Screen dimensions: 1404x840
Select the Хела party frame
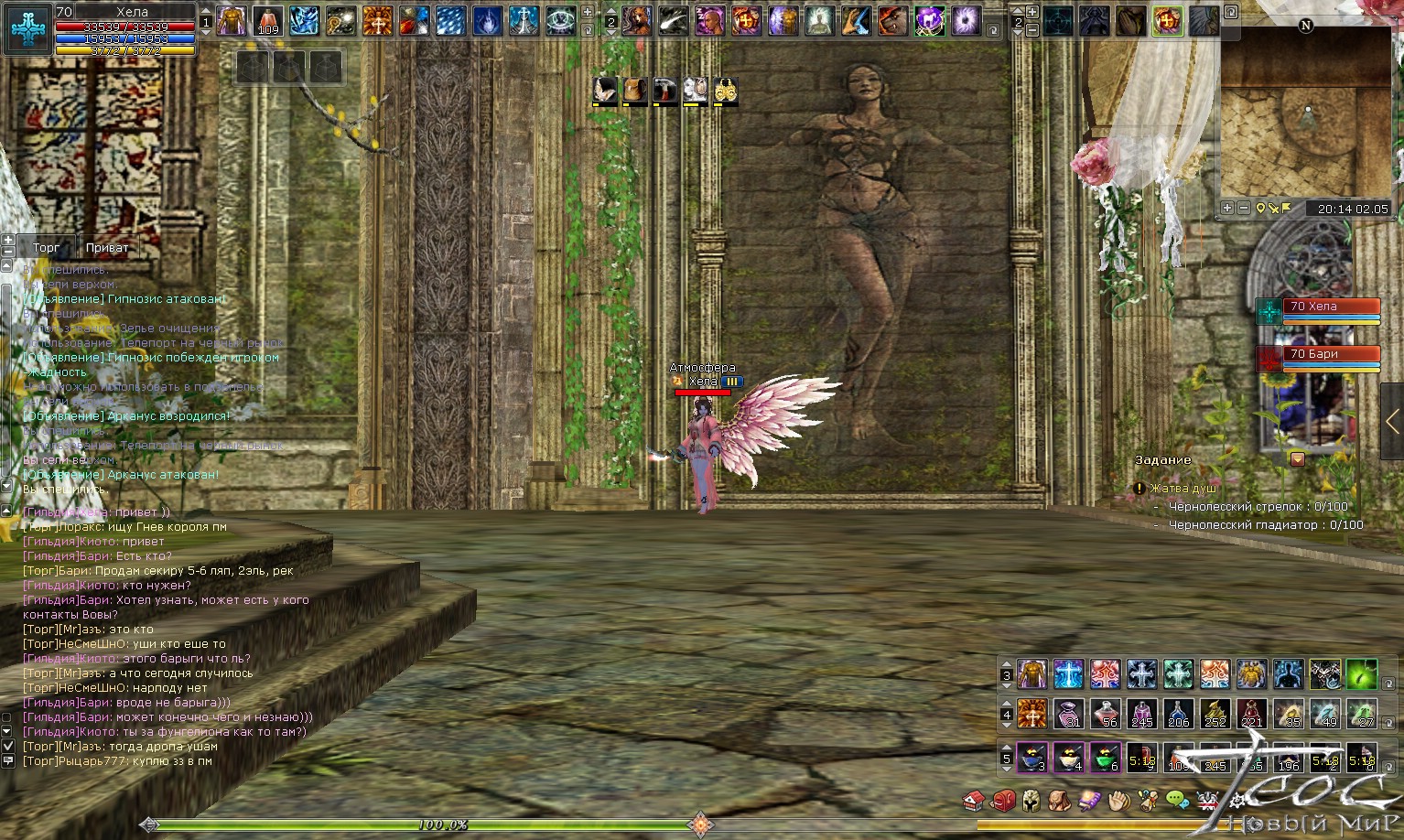[1332, 307]
